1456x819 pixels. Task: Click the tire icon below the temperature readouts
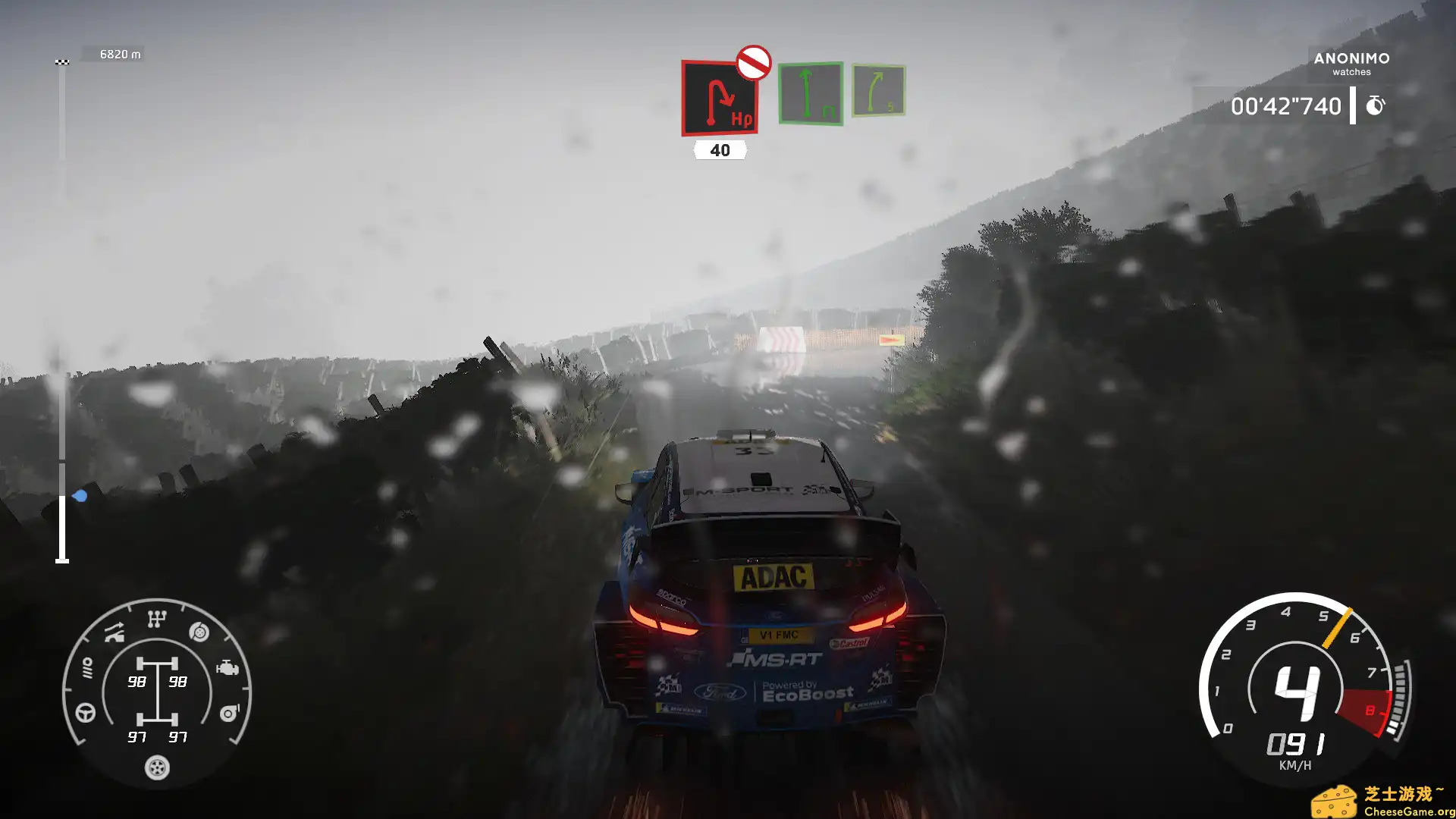tap(156, 768)
